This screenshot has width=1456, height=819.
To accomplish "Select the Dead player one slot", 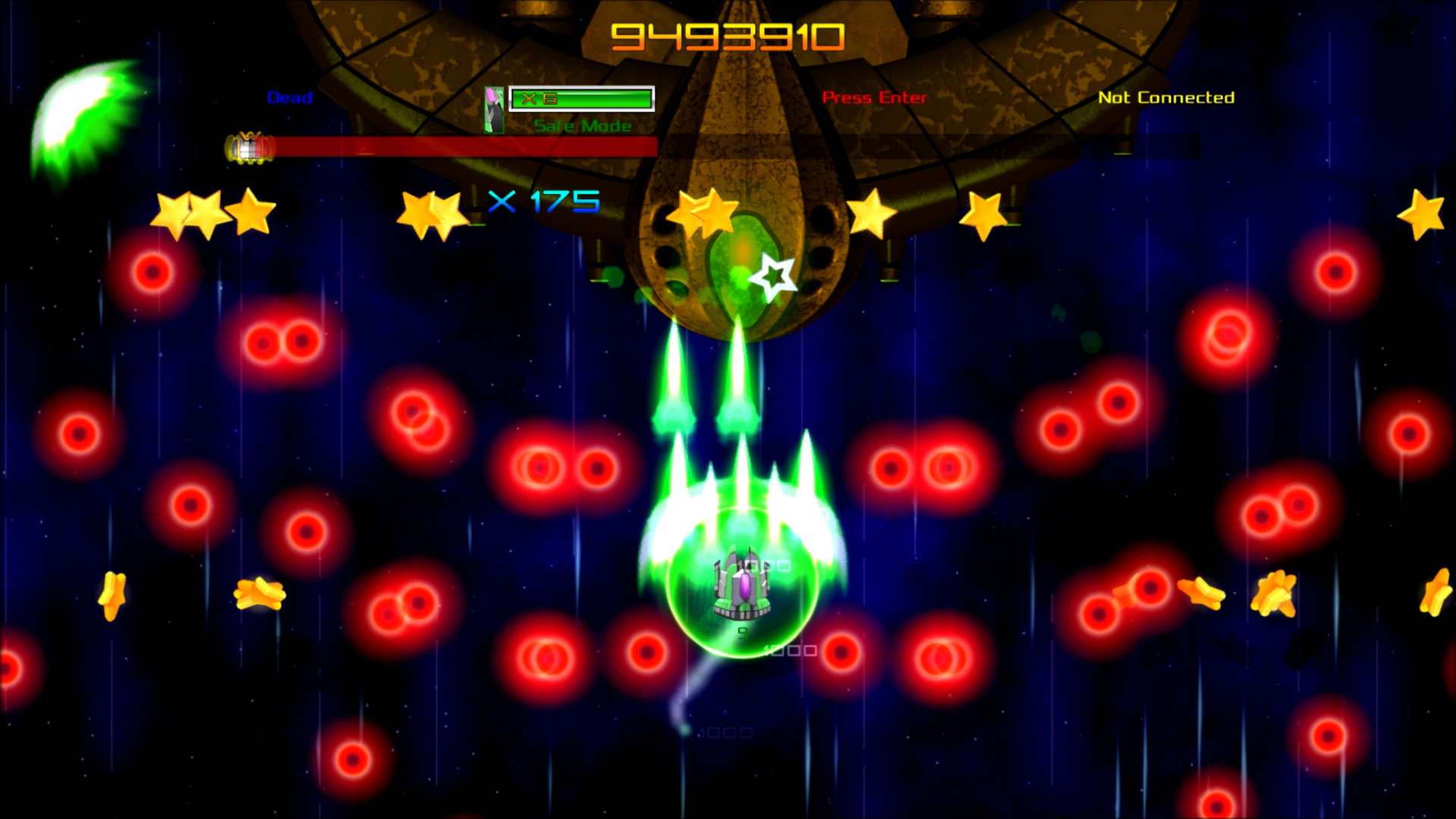I will click(x=290, y=97).
